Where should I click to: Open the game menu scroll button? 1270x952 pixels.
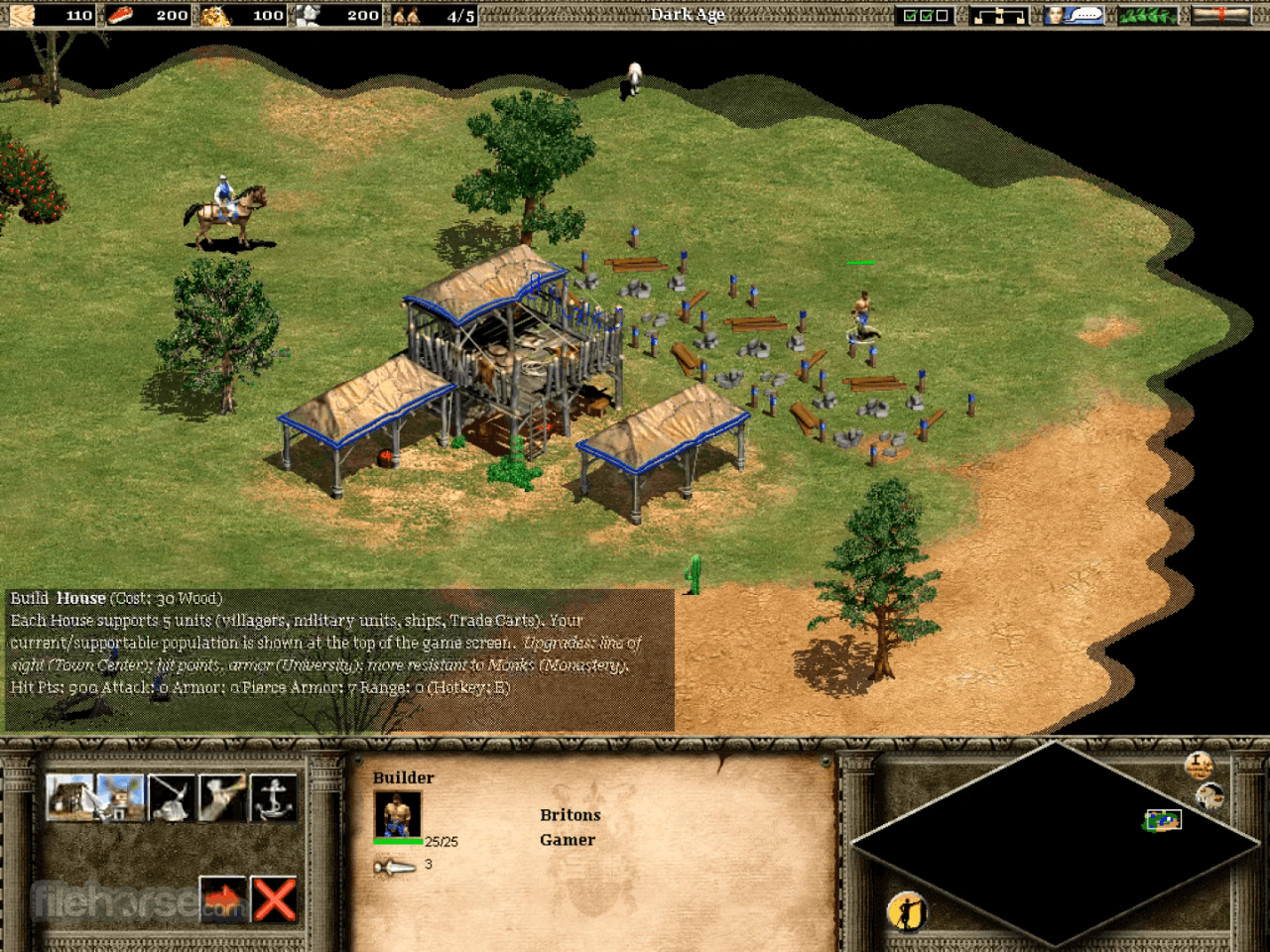pyautogui.click(x=1220, y=15)
